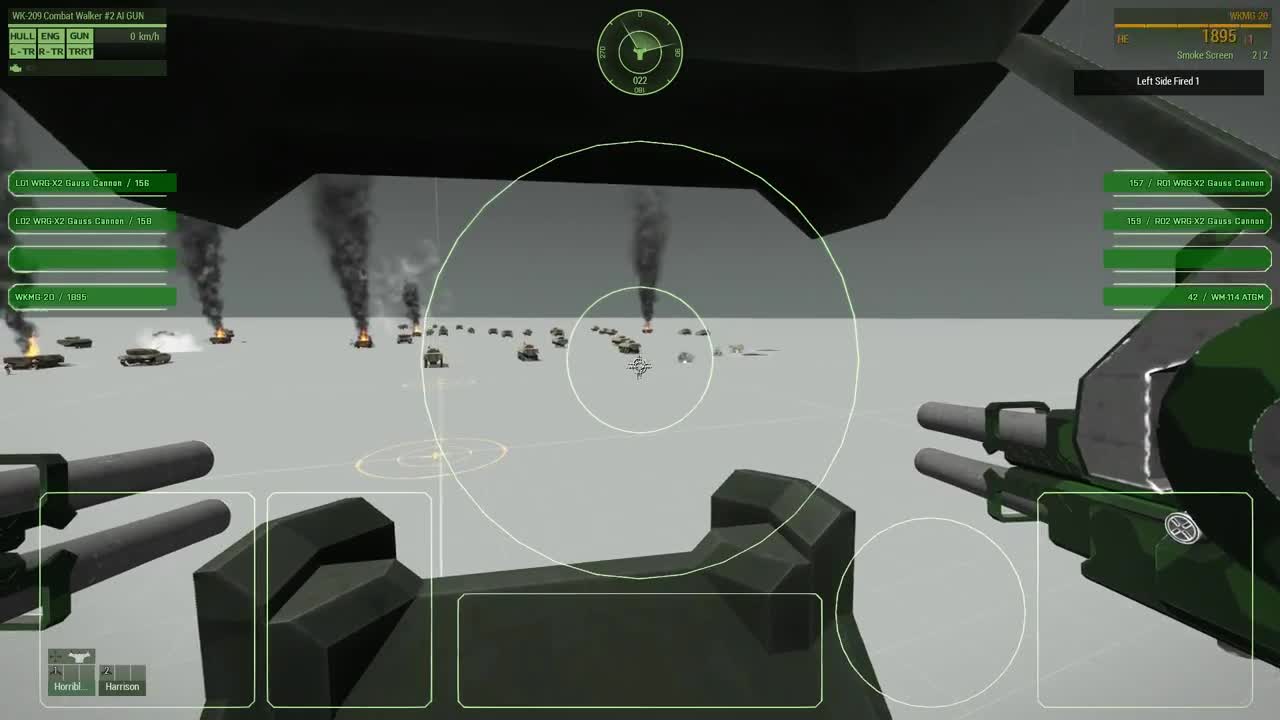Expand the R02 WRG-X2 Gauss Cannon bar
The width and height of the screenshot is (1280, 720).
1186,221
